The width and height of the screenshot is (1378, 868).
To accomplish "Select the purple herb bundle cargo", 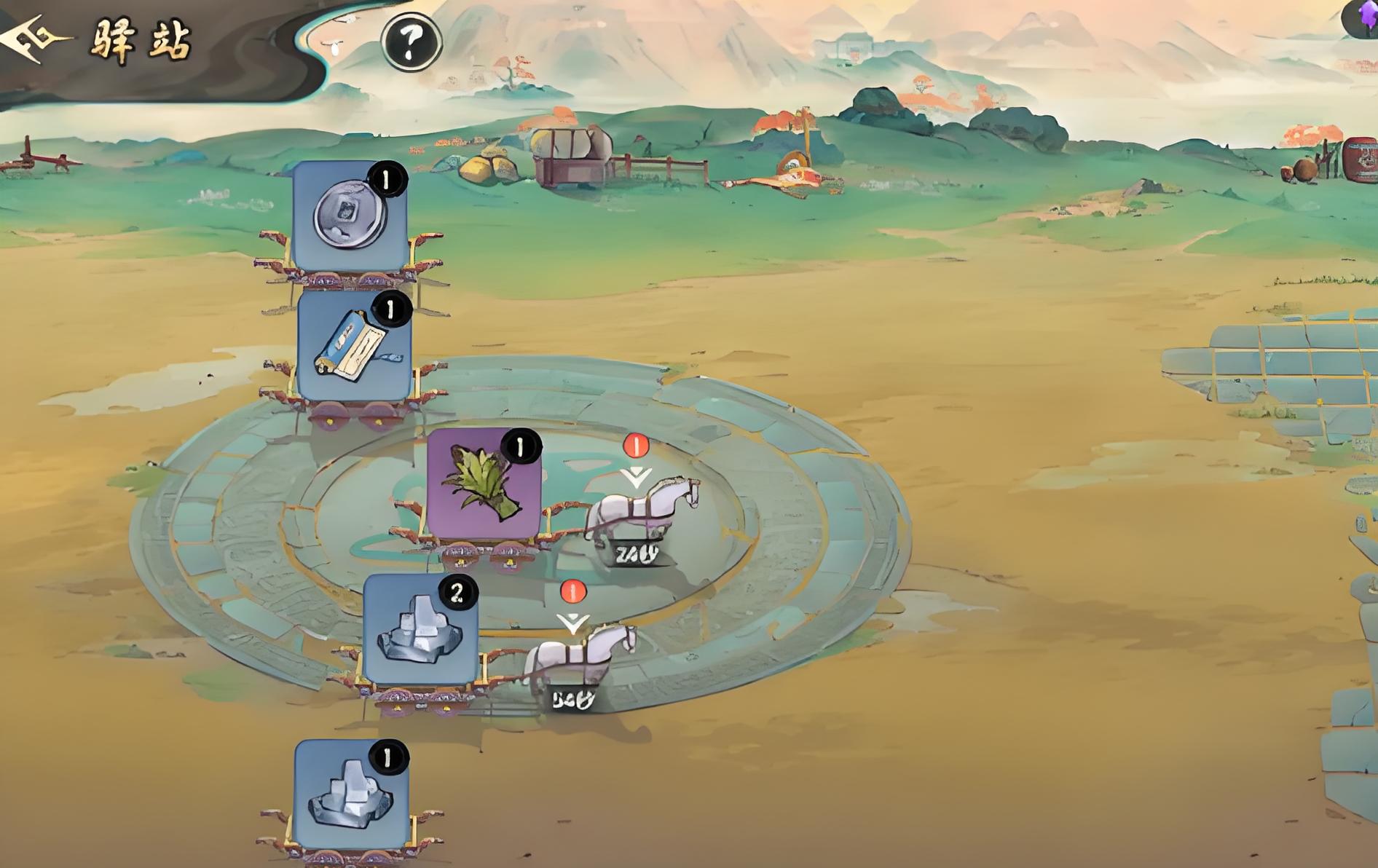I will coord(484,484).
